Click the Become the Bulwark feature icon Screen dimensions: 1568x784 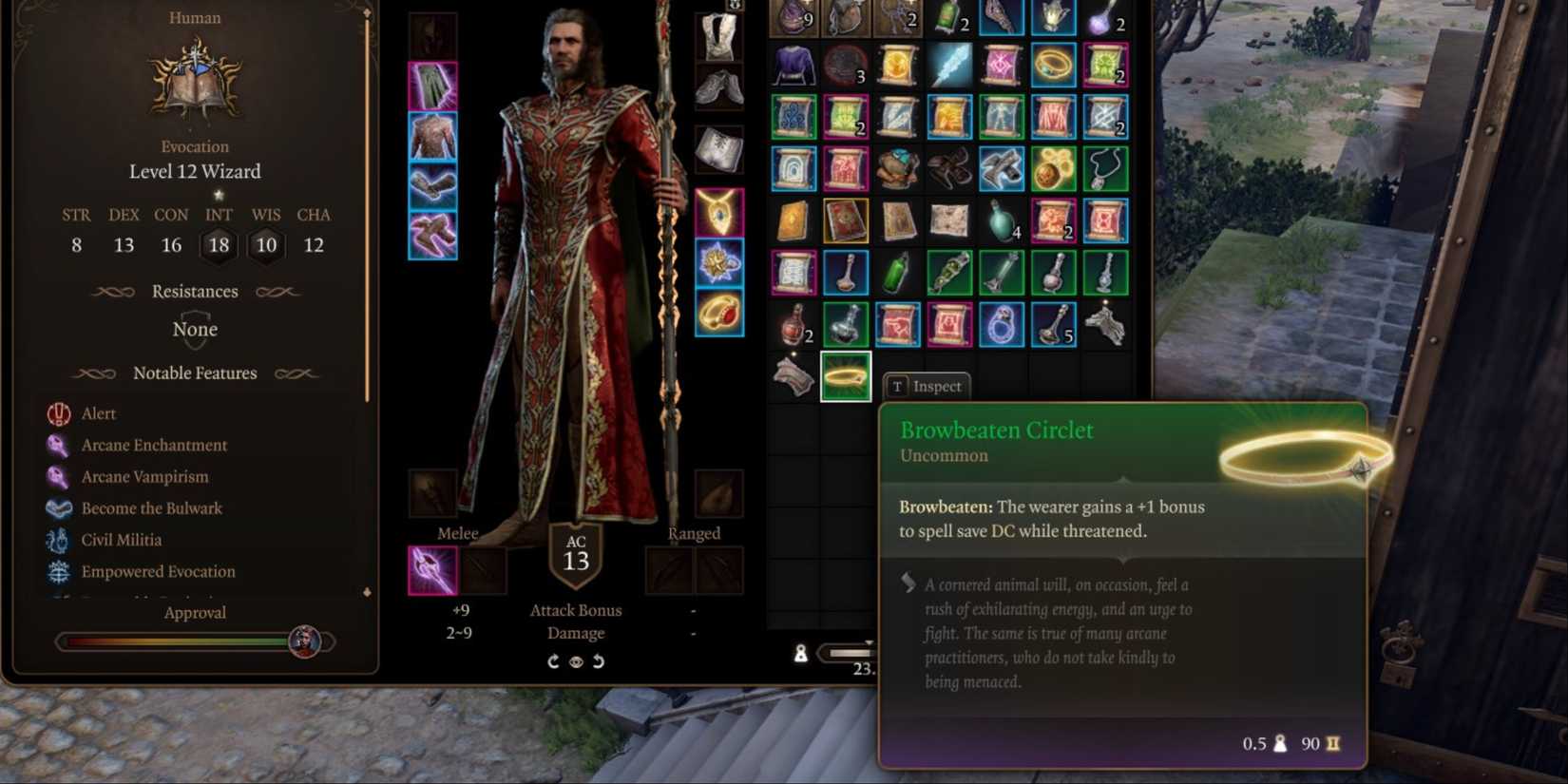coord(58,507)
